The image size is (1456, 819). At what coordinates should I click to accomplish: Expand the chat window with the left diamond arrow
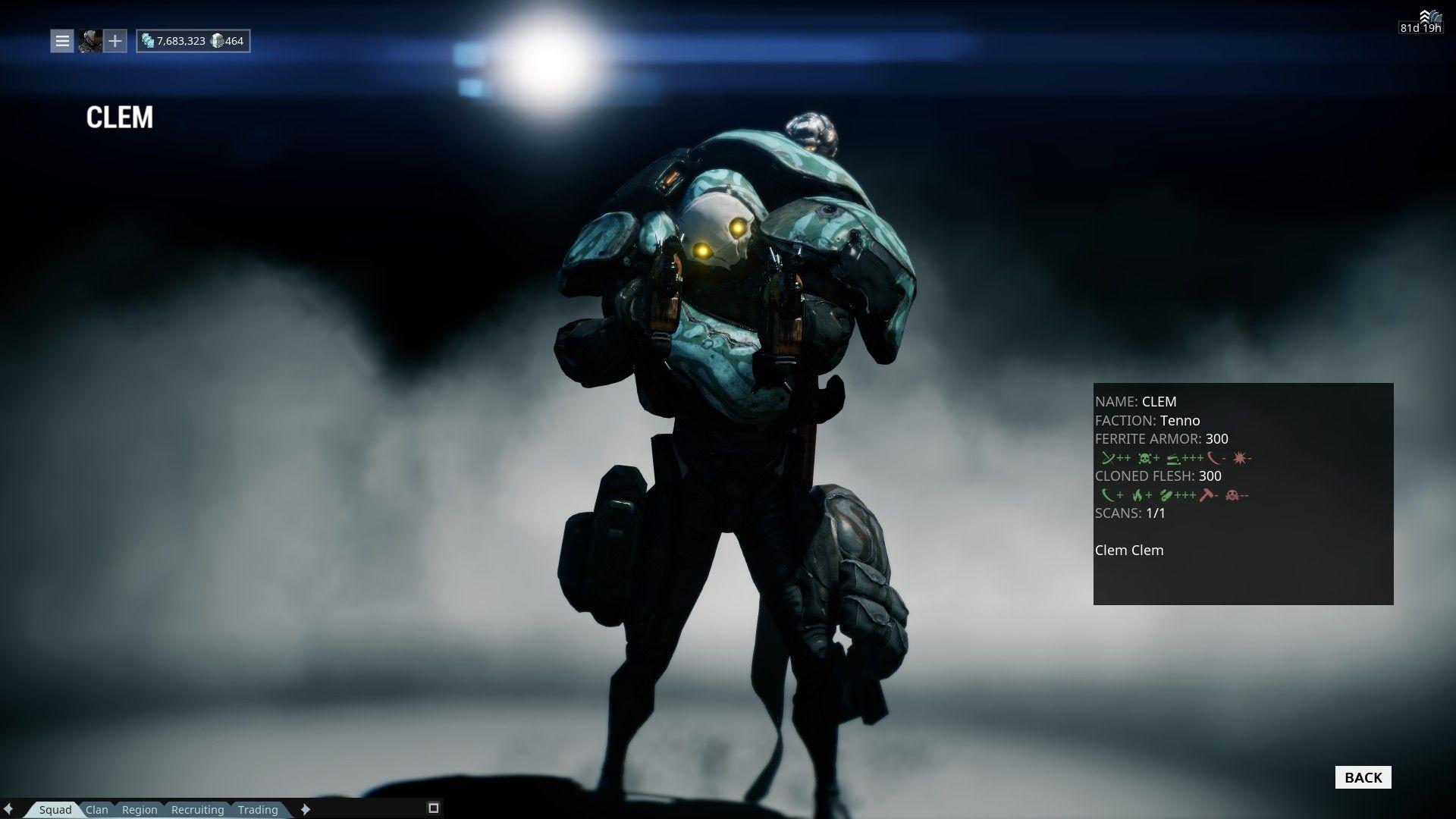pos(9,810)
